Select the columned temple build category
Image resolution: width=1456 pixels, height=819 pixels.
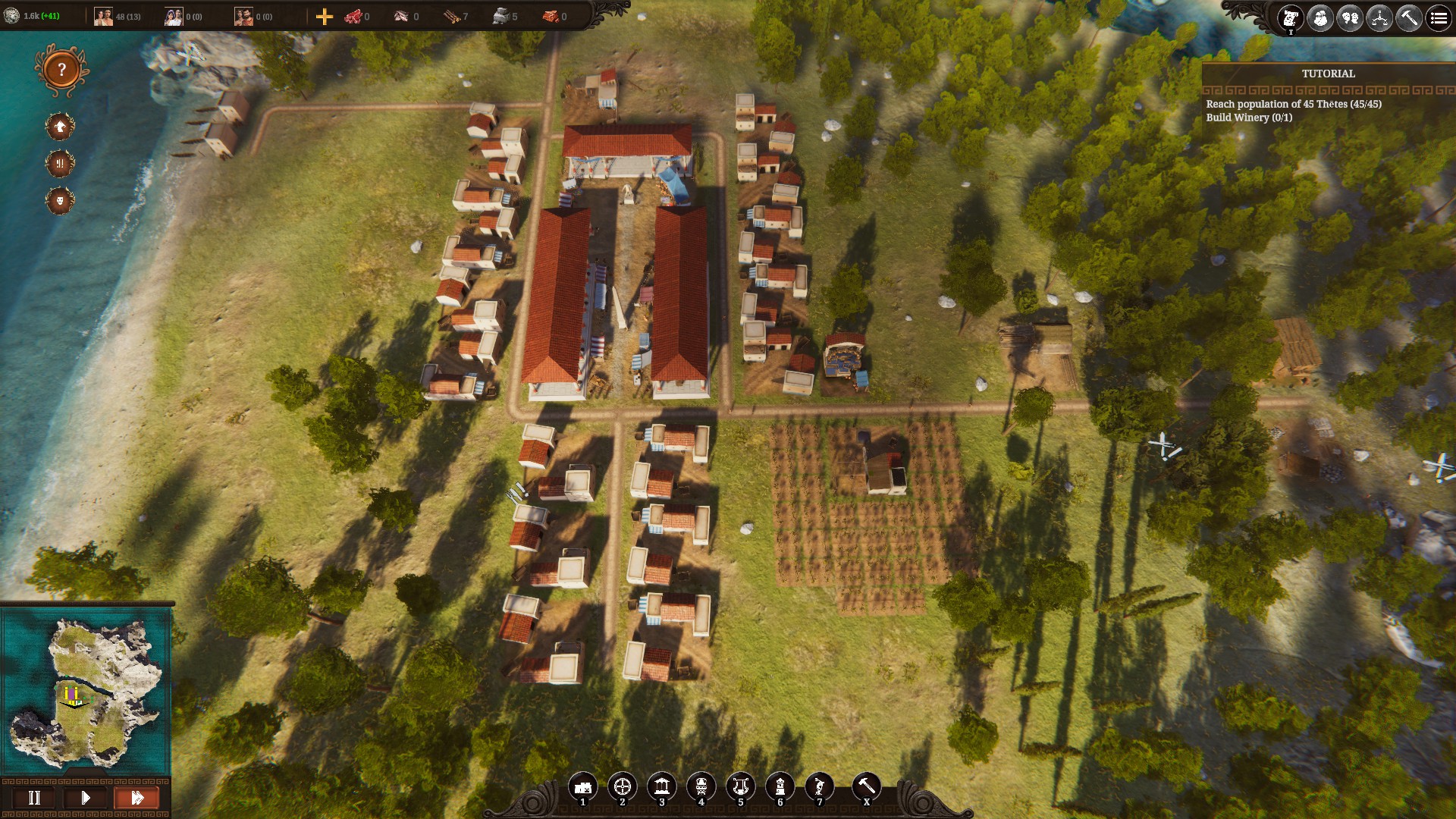[662, 786]
